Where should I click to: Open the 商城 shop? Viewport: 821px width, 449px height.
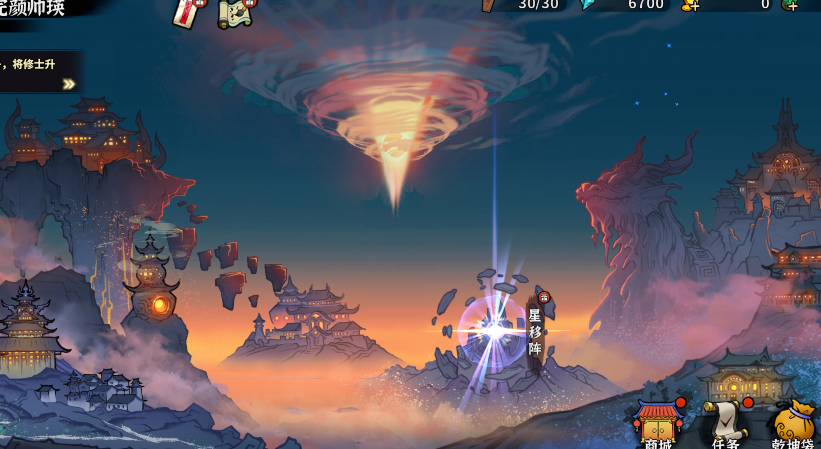coord(657,425)
